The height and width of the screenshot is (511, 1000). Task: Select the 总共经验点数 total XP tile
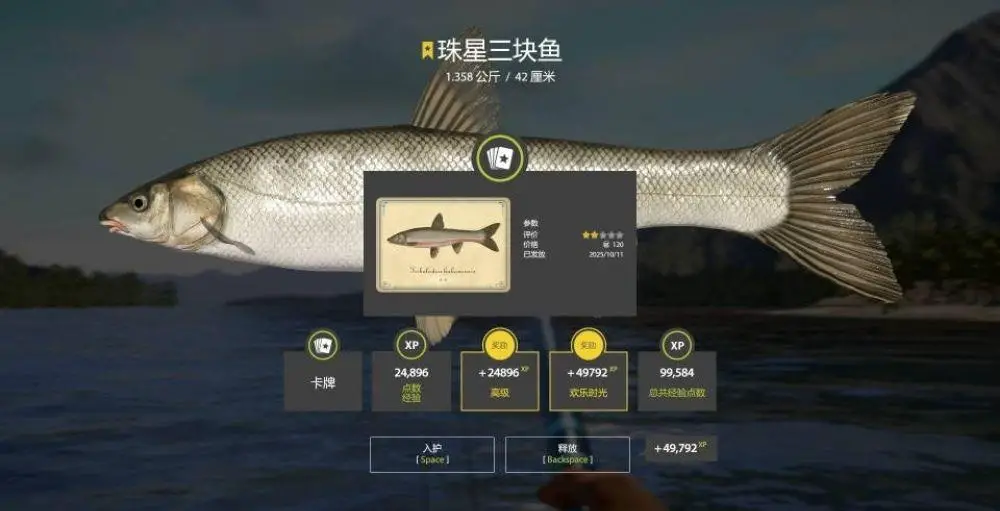[677, 380]
